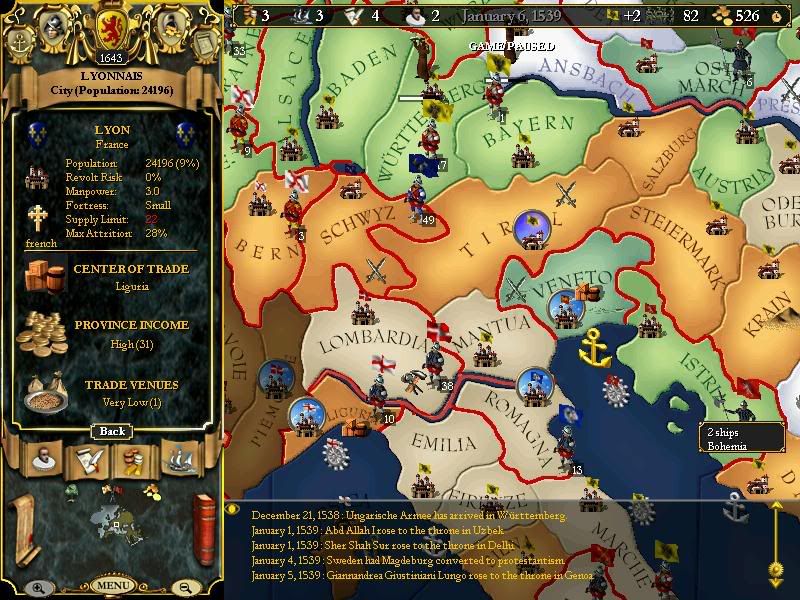Screen dimensions: 800x600
Task: Click the Back button
Action: 112,431
